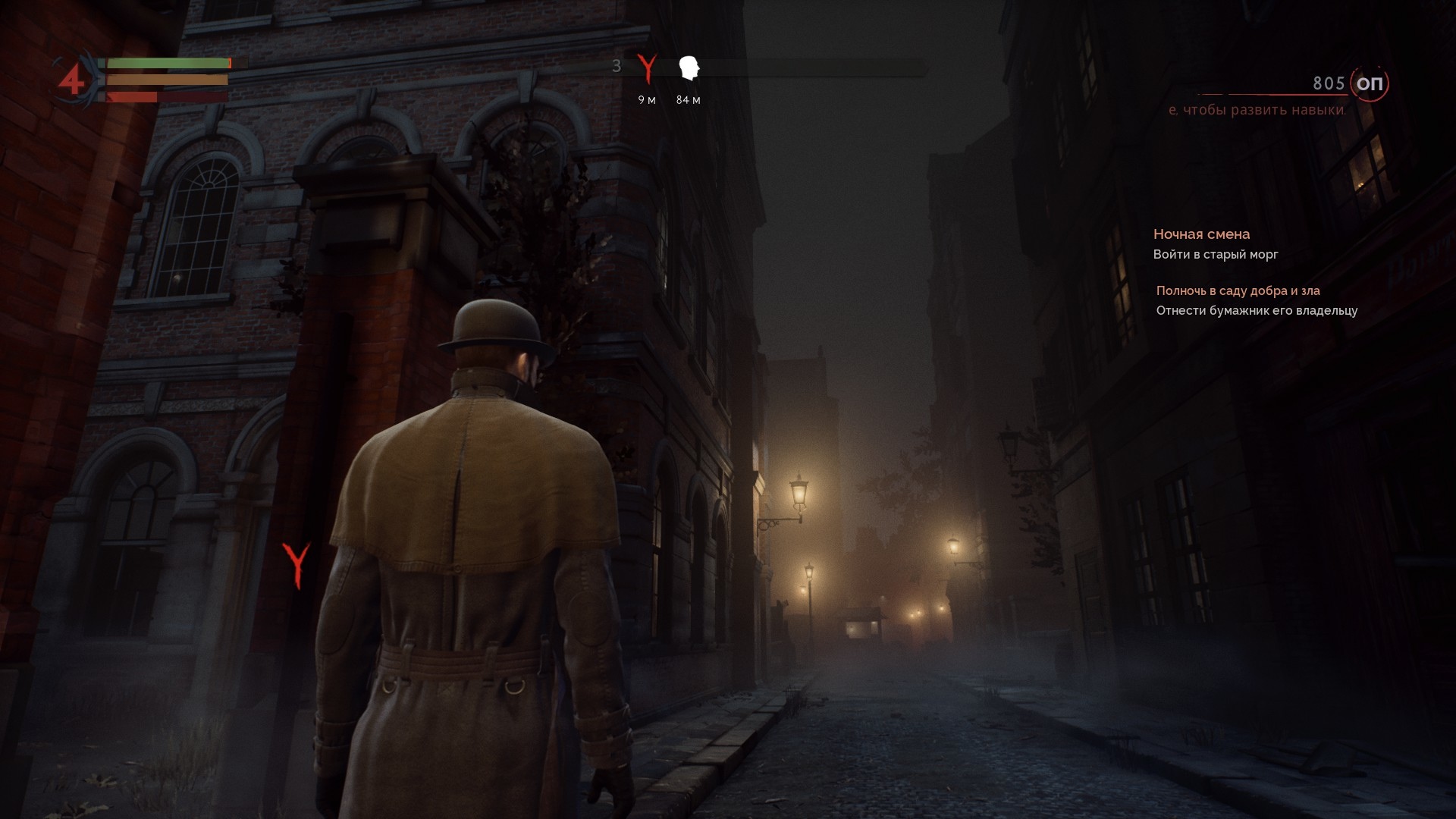This screenshot has height=819, width=1456.
Task: Click the white head enemy icon on tracker
Action: (x=689, y=67)
